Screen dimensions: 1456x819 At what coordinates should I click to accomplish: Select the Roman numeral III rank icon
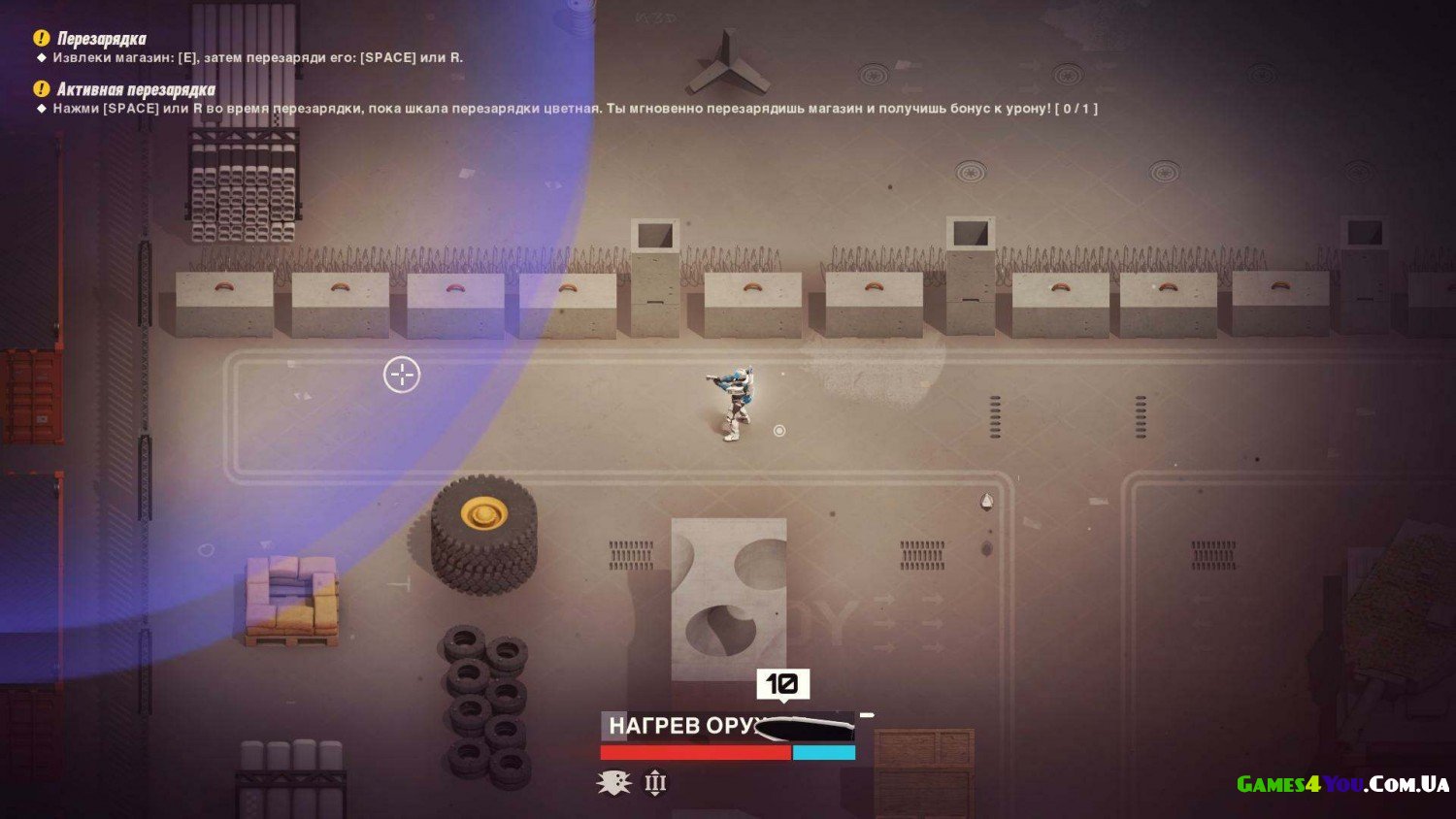(656, 782)
